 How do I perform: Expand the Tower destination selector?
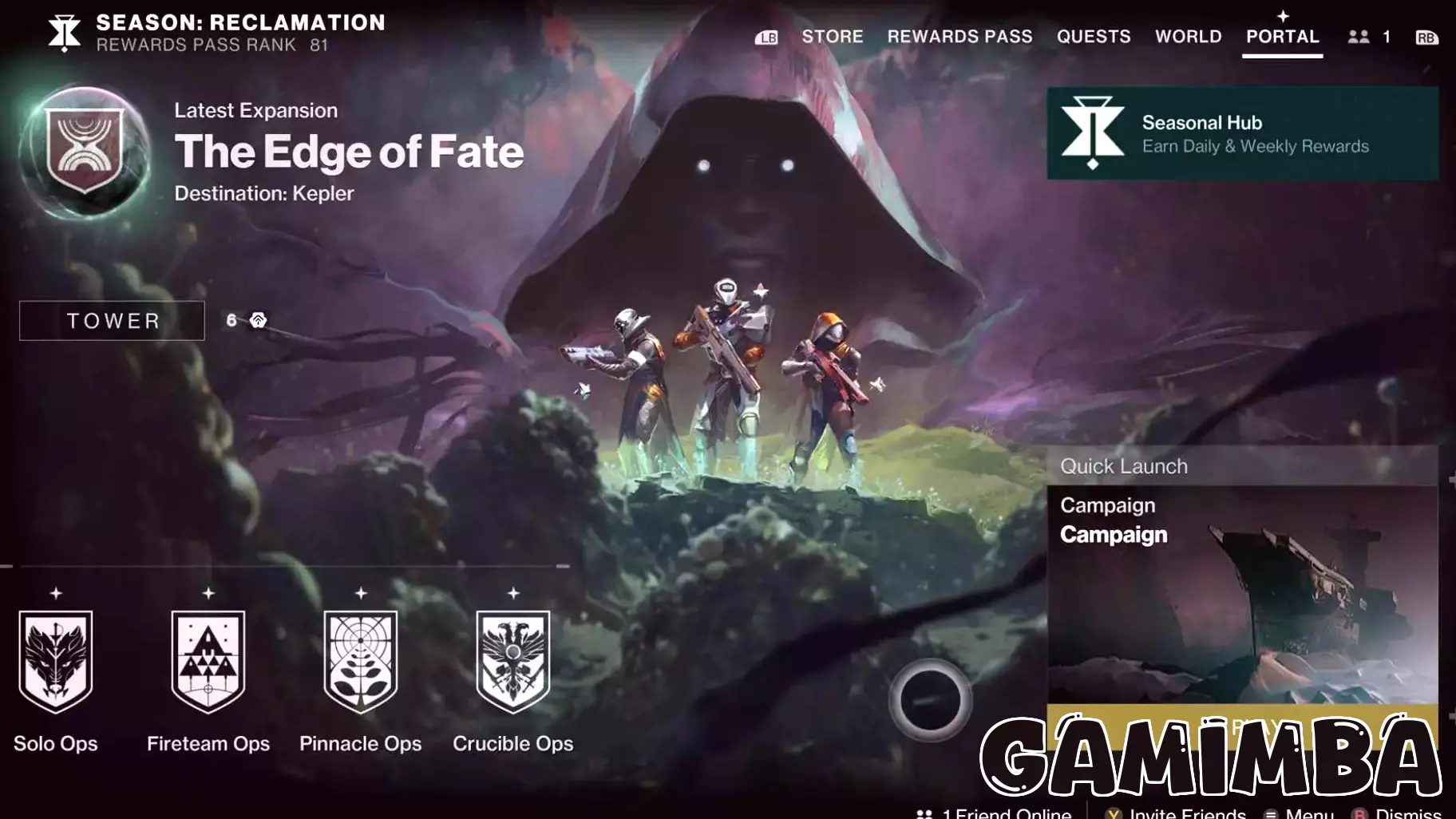pos(112,320)
